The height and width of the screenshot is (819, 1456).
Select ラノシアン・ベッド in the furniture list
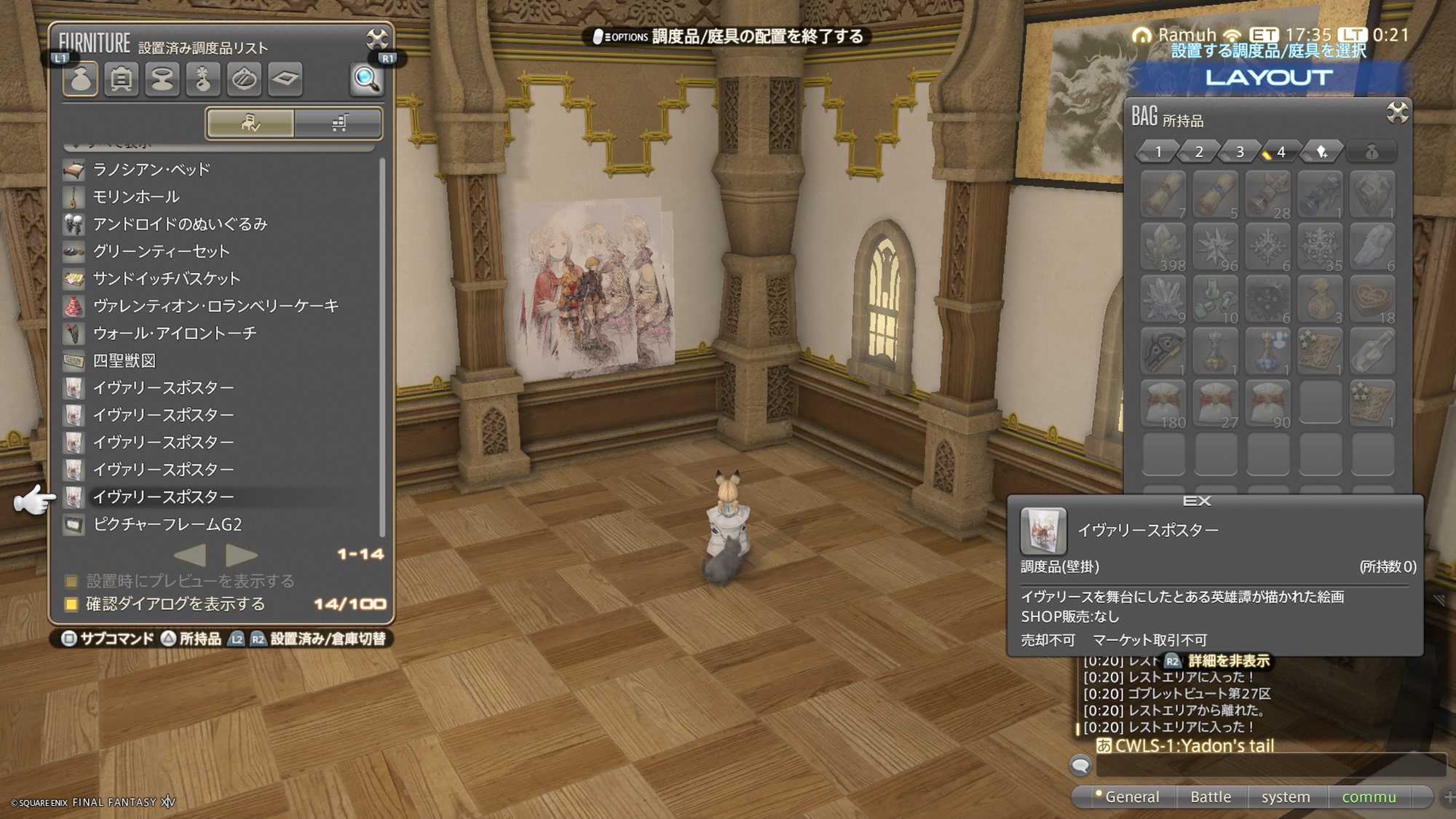[151, 170]
